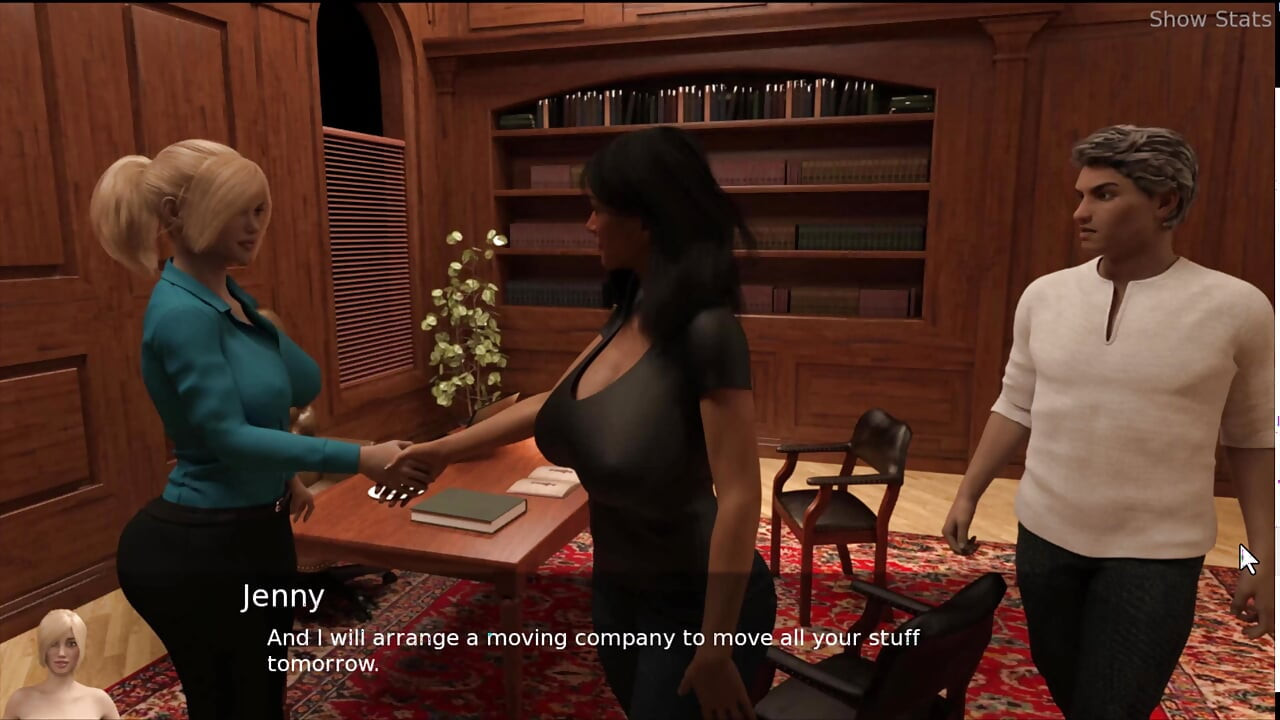Click the word tomorrow in the dialogue
1280x720 pixels.
click(322, 661)
